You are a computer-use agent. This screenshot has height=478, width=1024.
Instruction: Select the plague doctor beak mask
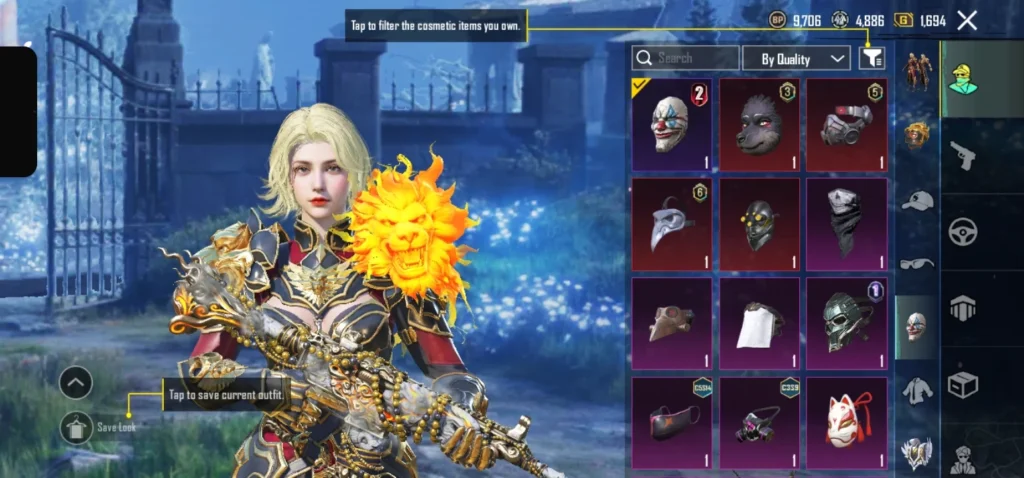click(x=671, y=224)
